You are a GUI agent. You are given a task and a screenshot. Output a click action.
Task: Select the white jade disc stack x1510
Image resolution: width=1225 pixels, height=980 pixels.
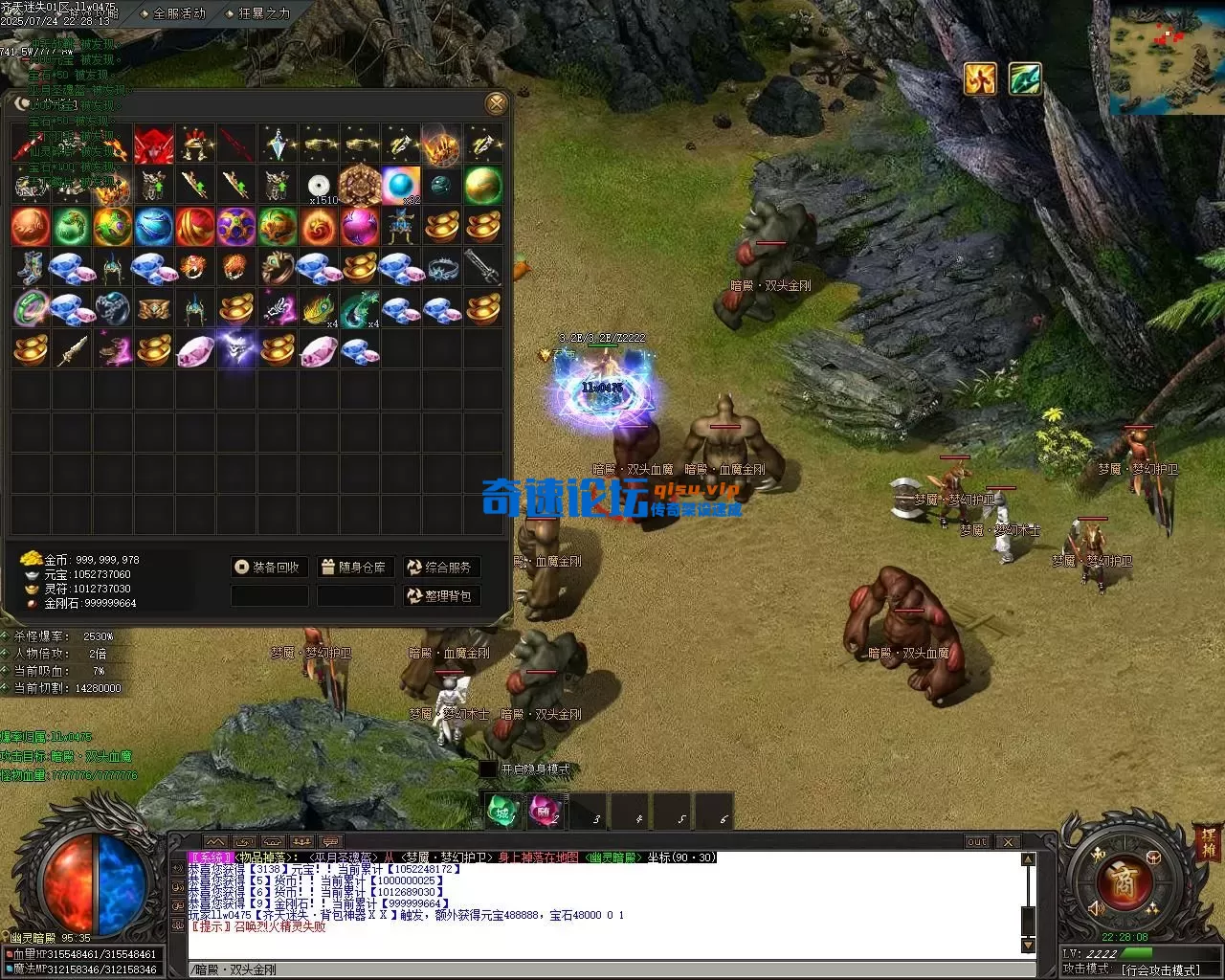point(319,186)
